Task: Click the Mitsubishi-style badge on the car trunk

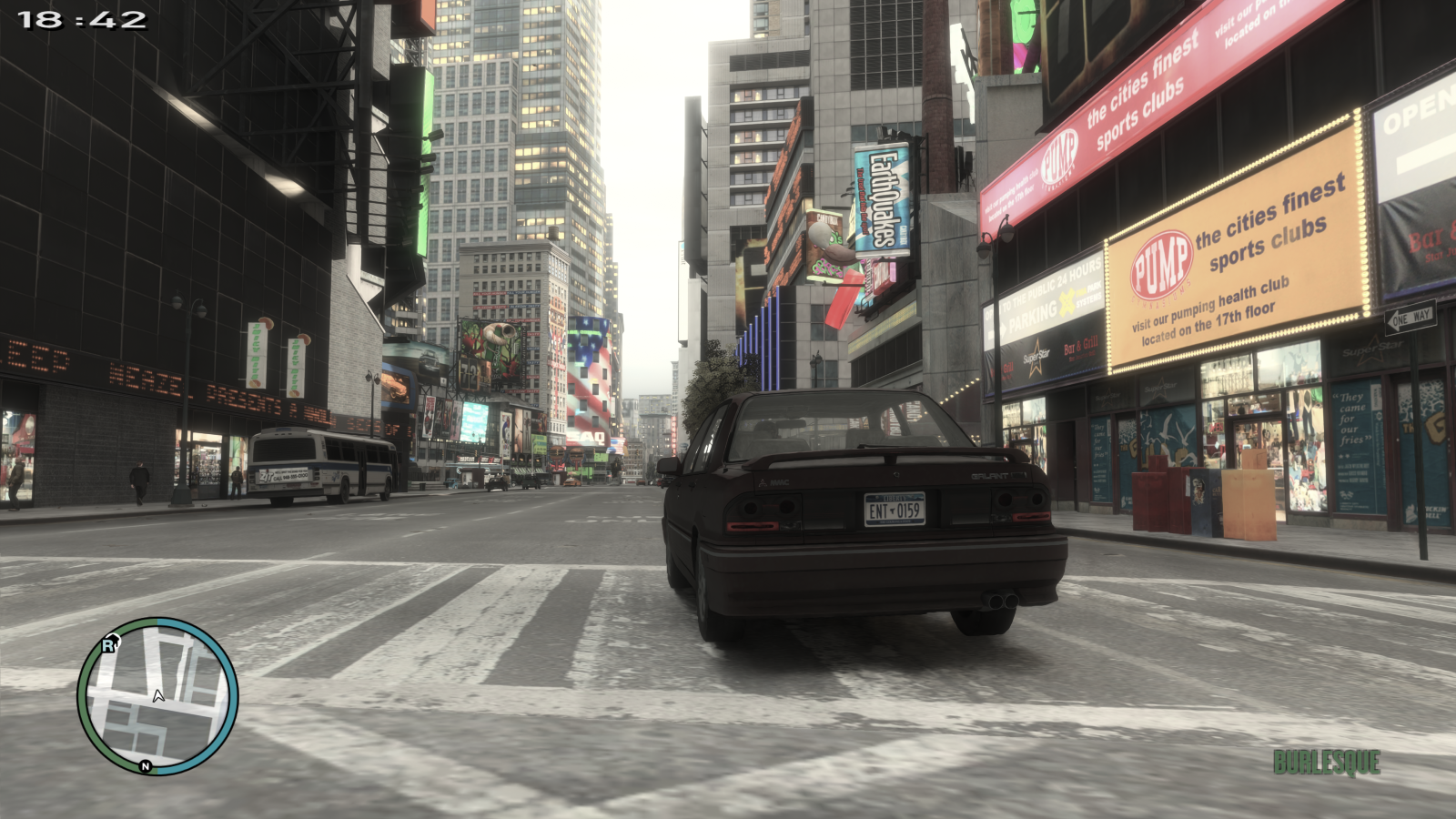Action: coord(763,482)
